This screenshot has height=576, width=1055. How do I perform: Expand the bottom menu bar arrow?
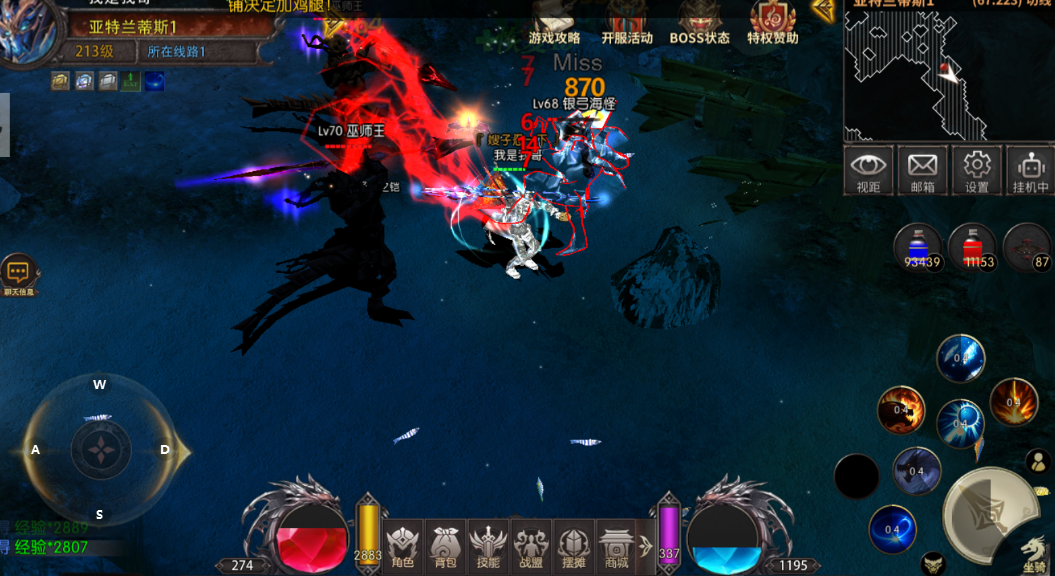[x=646, y=547]
